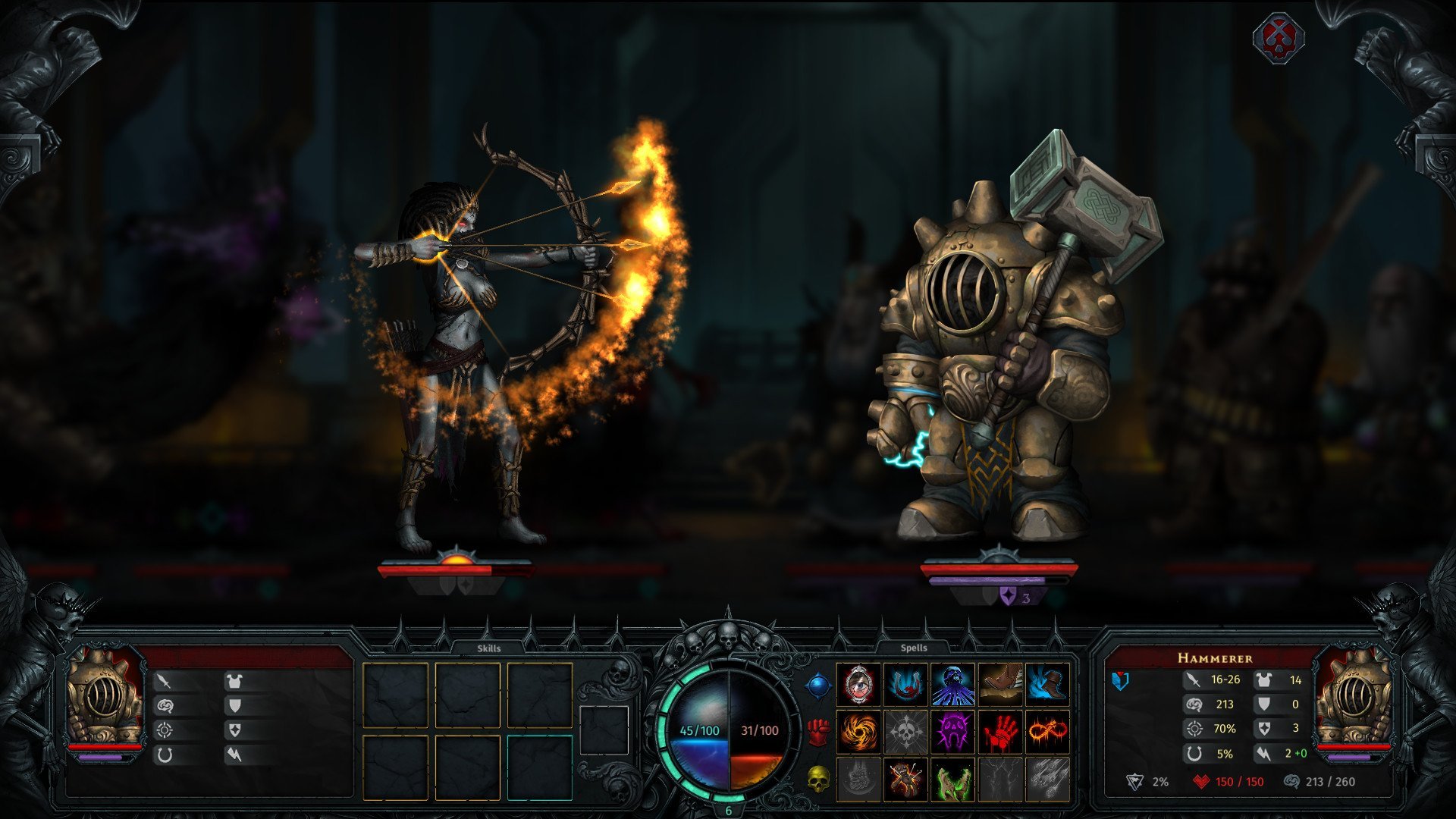Image resolution: width=1456 pixels, height=819 pixels.
Task: Choose the fiery infinity loop spell
Action: coord(1047,732)
